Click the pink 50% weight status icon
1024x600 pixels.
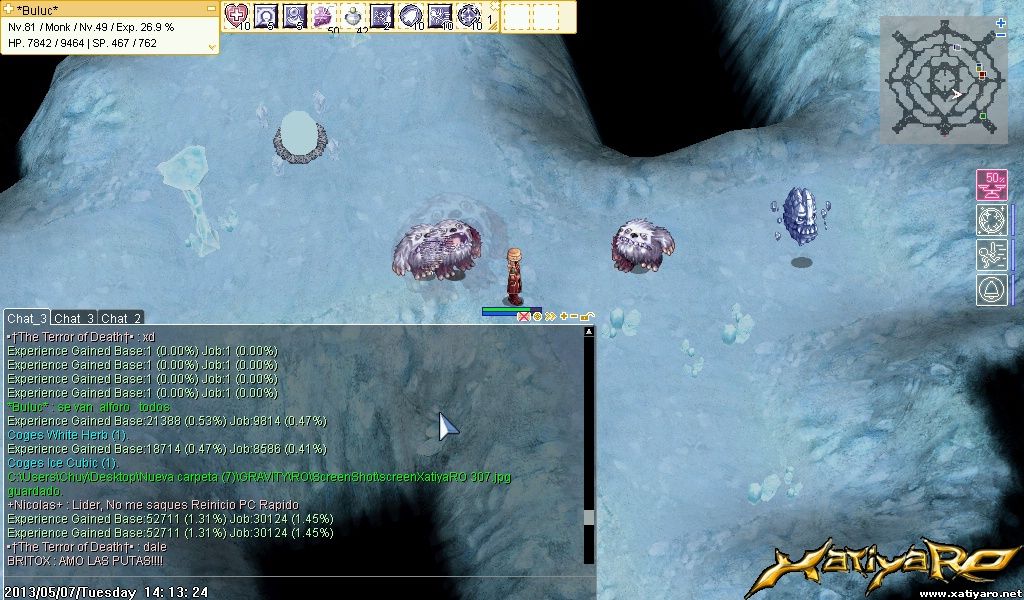pos(991,185)
